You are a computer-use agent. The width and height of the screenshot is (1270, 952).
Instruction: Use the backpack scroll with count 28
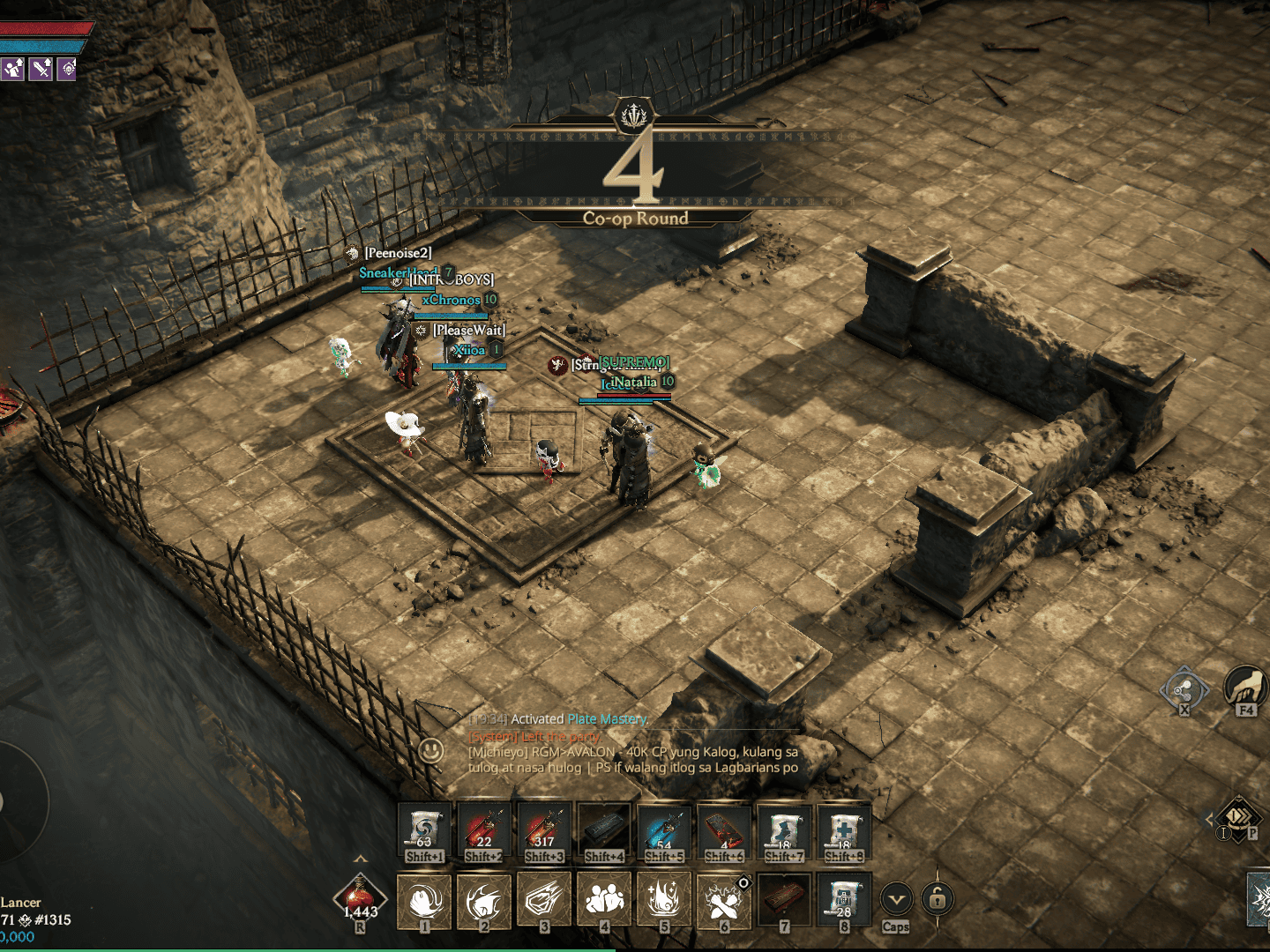tap(844, 901)
